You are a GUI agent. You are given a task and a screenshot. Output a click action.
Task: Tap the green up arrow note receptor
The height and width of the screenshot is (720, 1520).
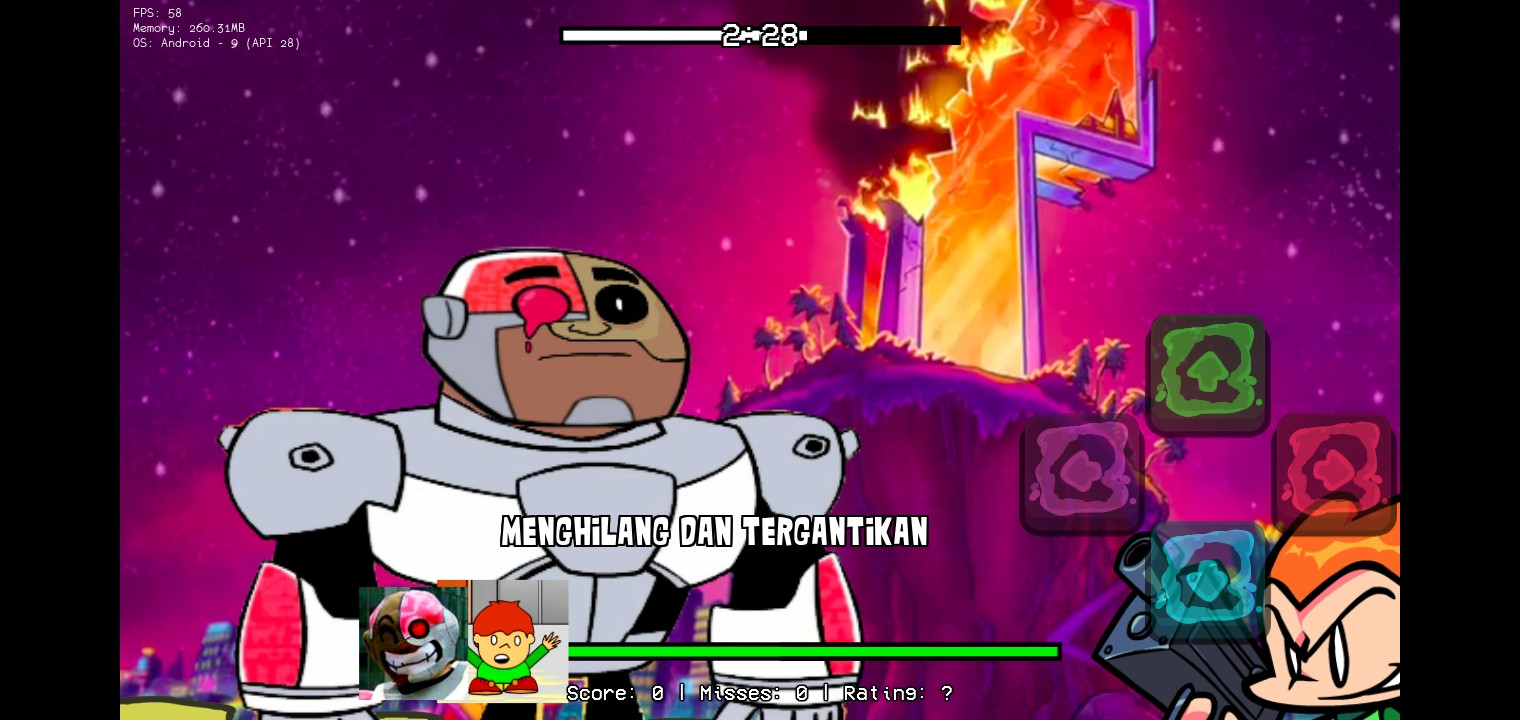pos(1208,370)
